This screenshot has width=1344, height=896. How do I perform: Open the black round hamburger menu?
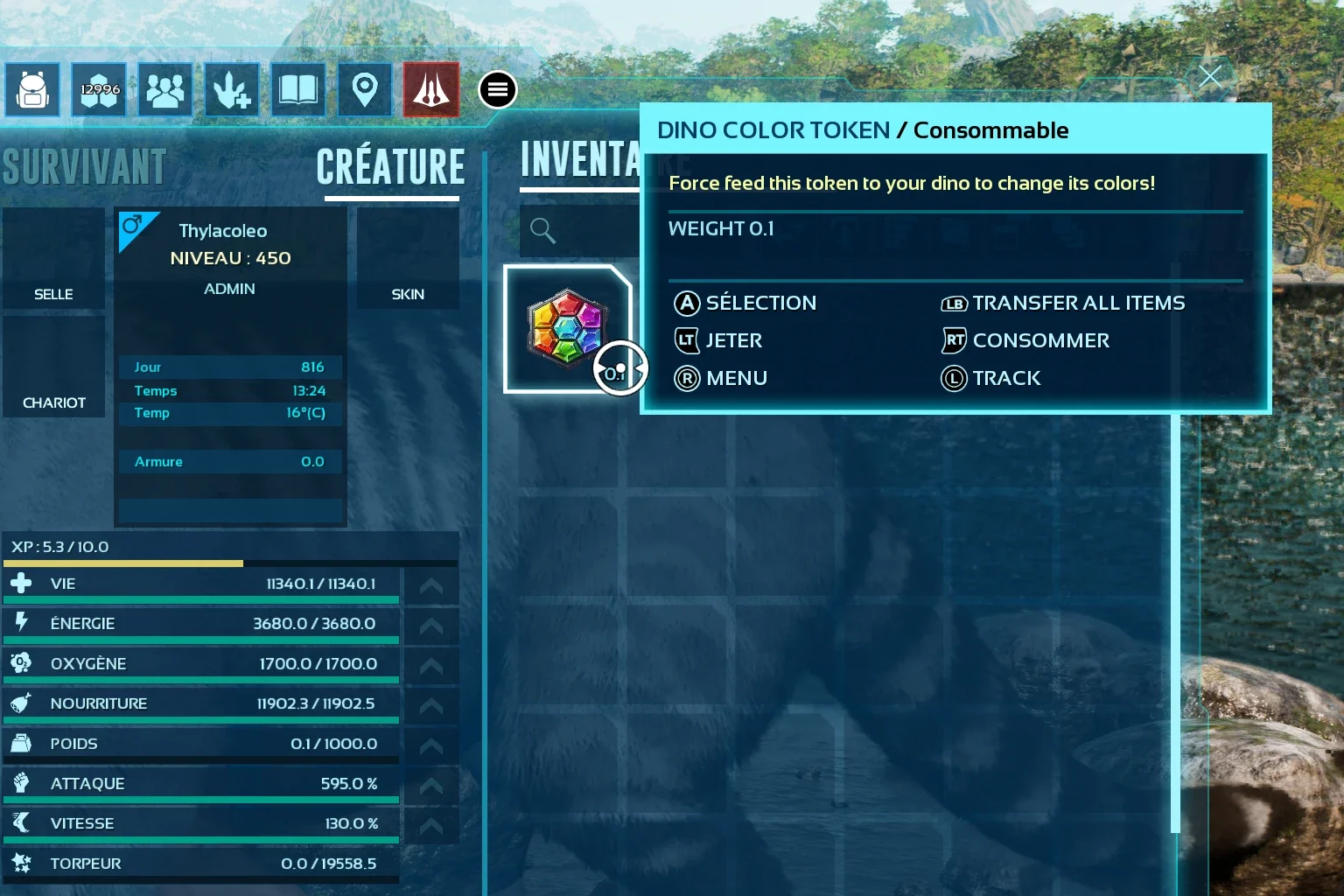[x=498, y=90]
